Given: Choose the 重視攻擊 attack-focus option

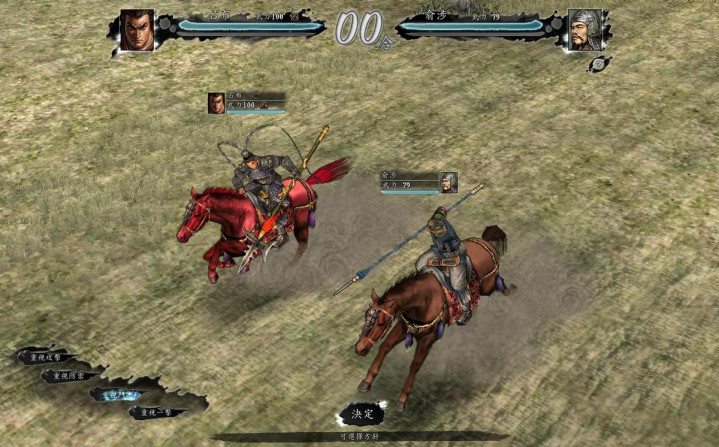Looking at the screenshot, I should [47, 357].
